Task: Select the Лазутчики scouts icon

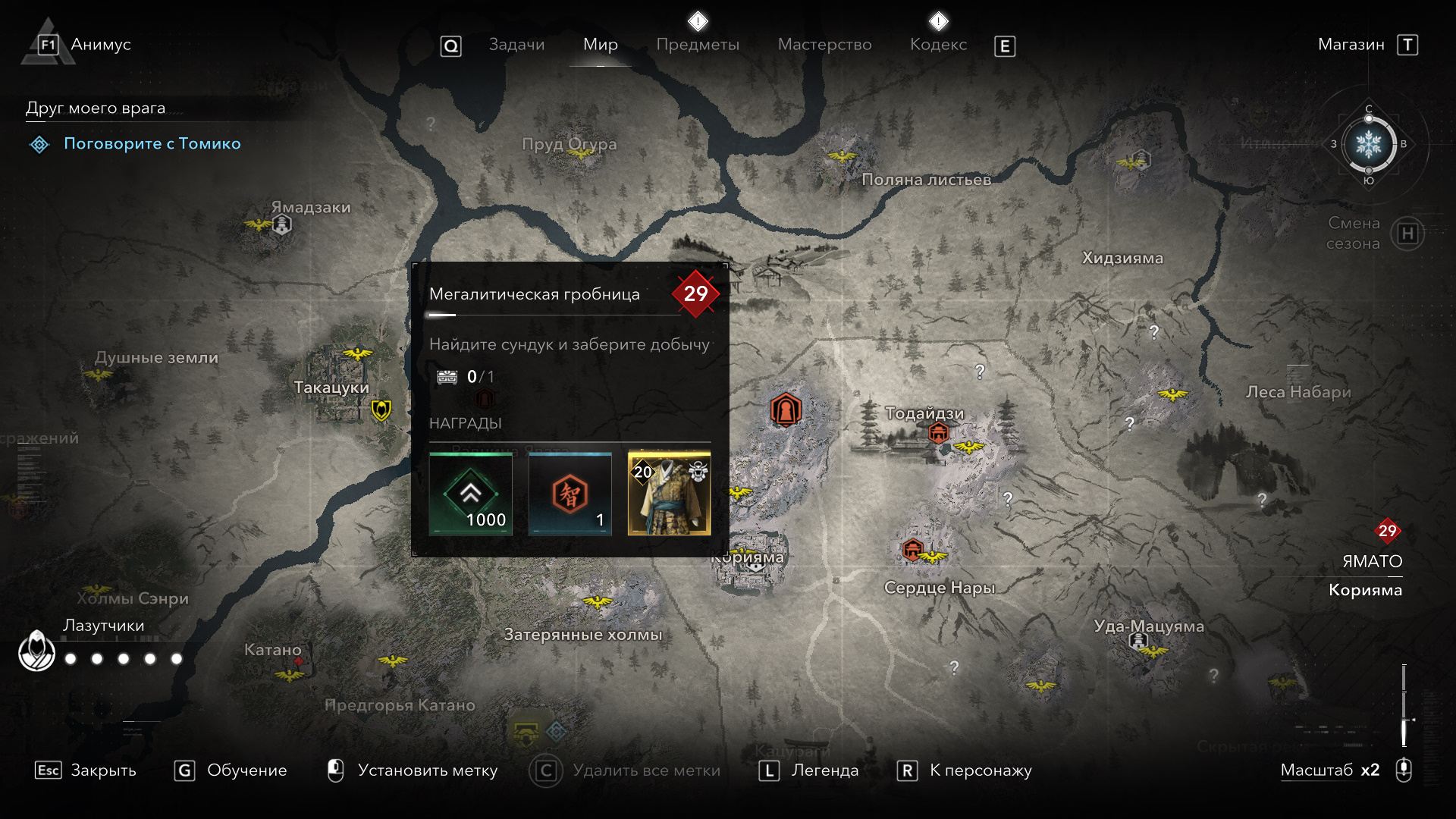Action: (36, 651)
